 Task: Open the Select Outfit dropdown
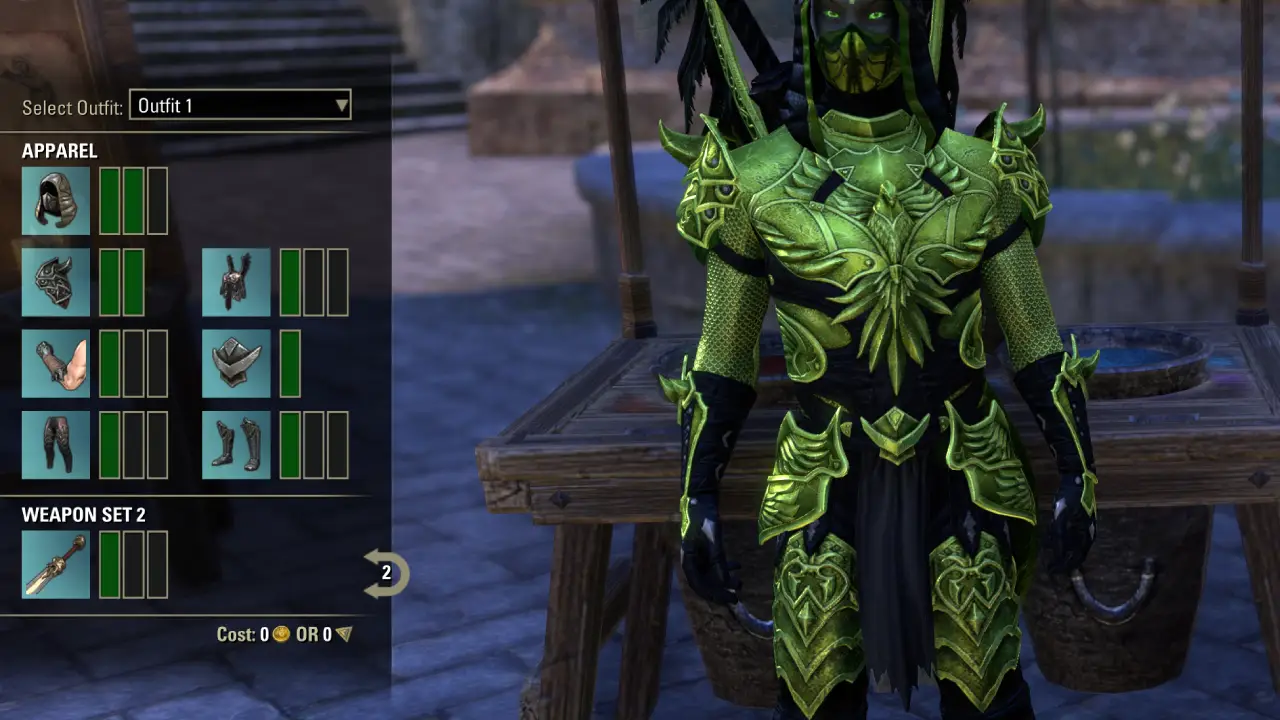(x=240, y=105)
